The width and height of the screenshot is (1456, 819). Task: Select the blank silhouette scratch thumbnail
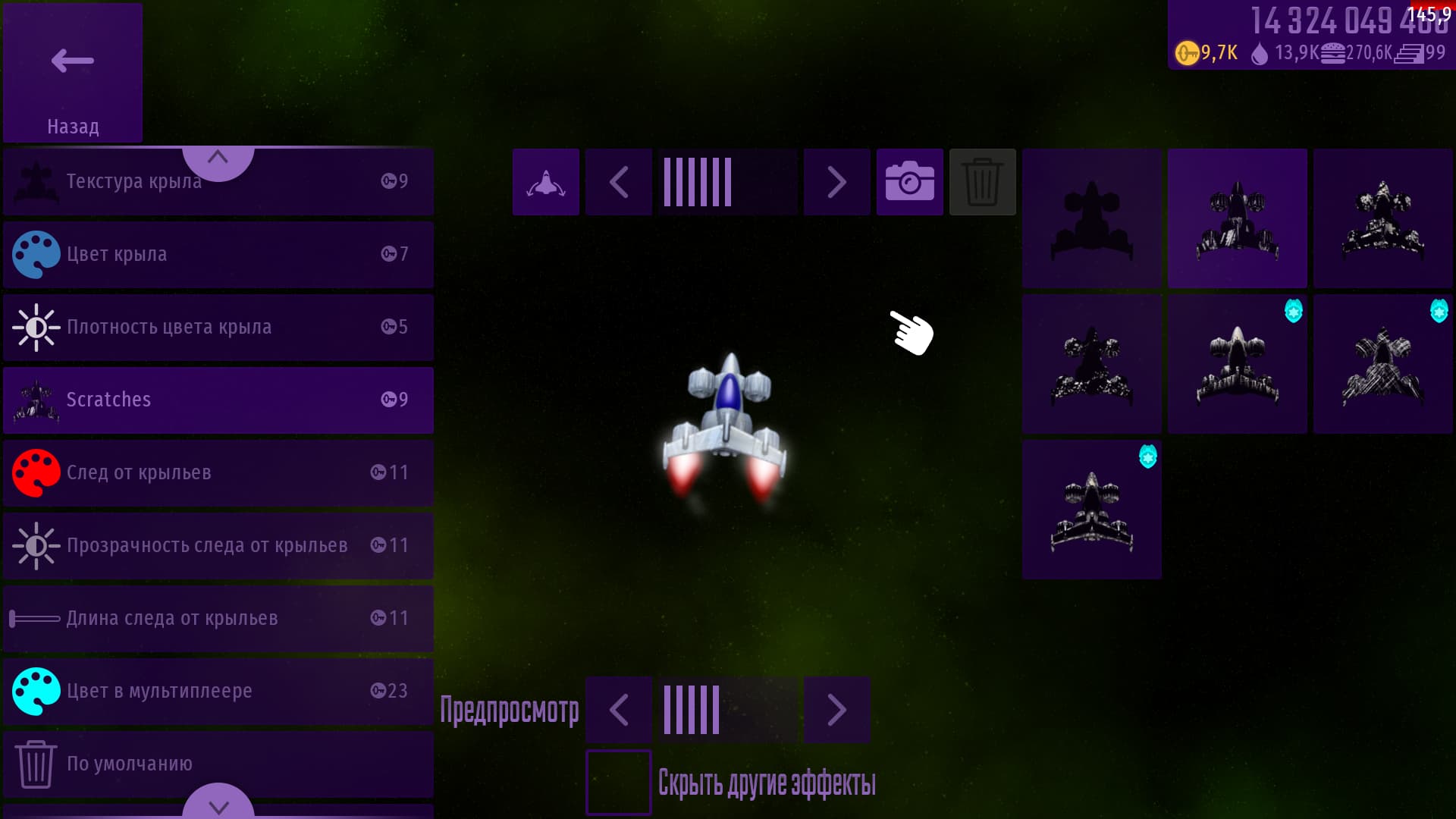click(x=1091, y=218)
